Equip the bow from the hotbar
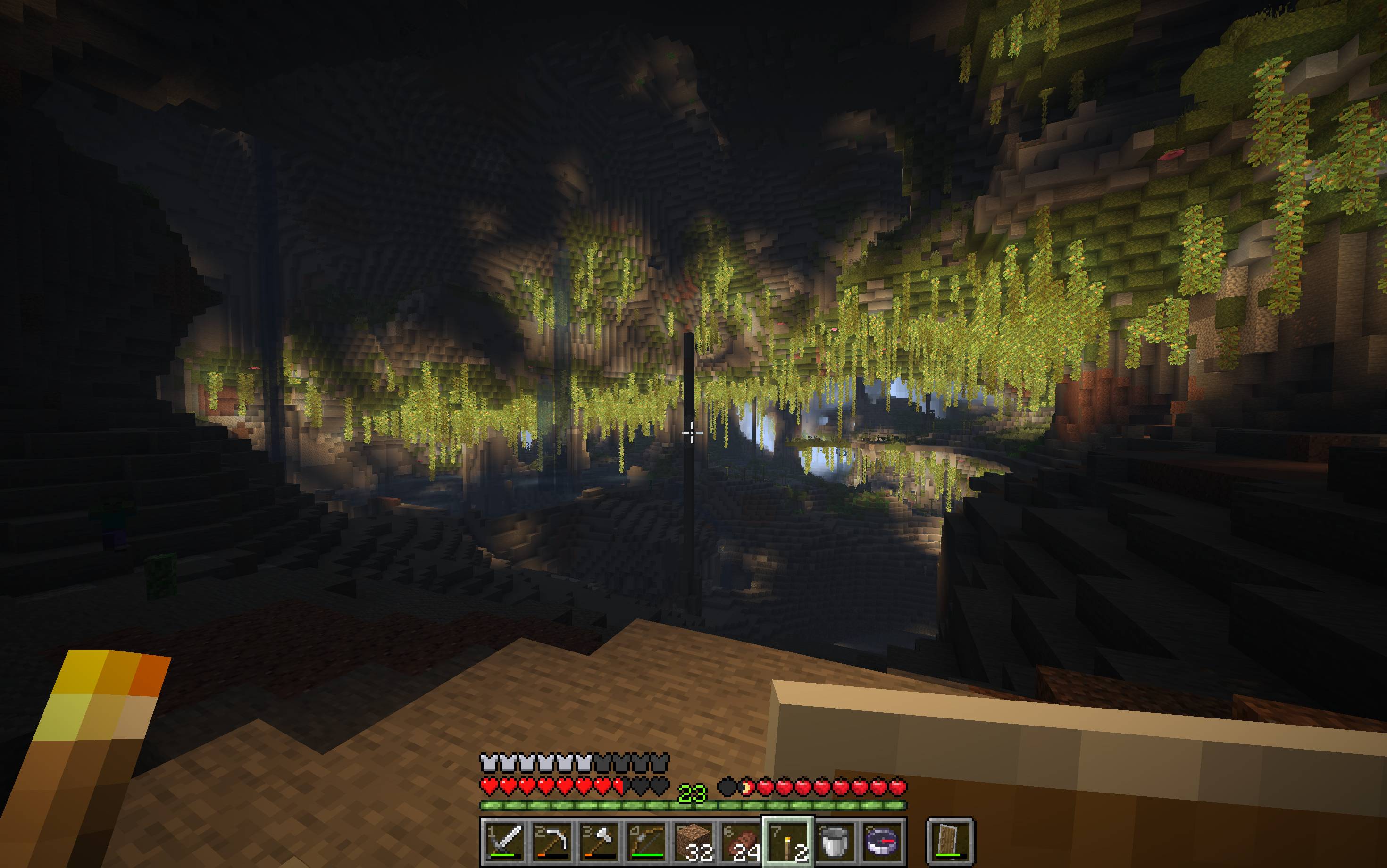The width and height of the screenshot is (1387, 868). pyautogui.click(x=646, y=842)
